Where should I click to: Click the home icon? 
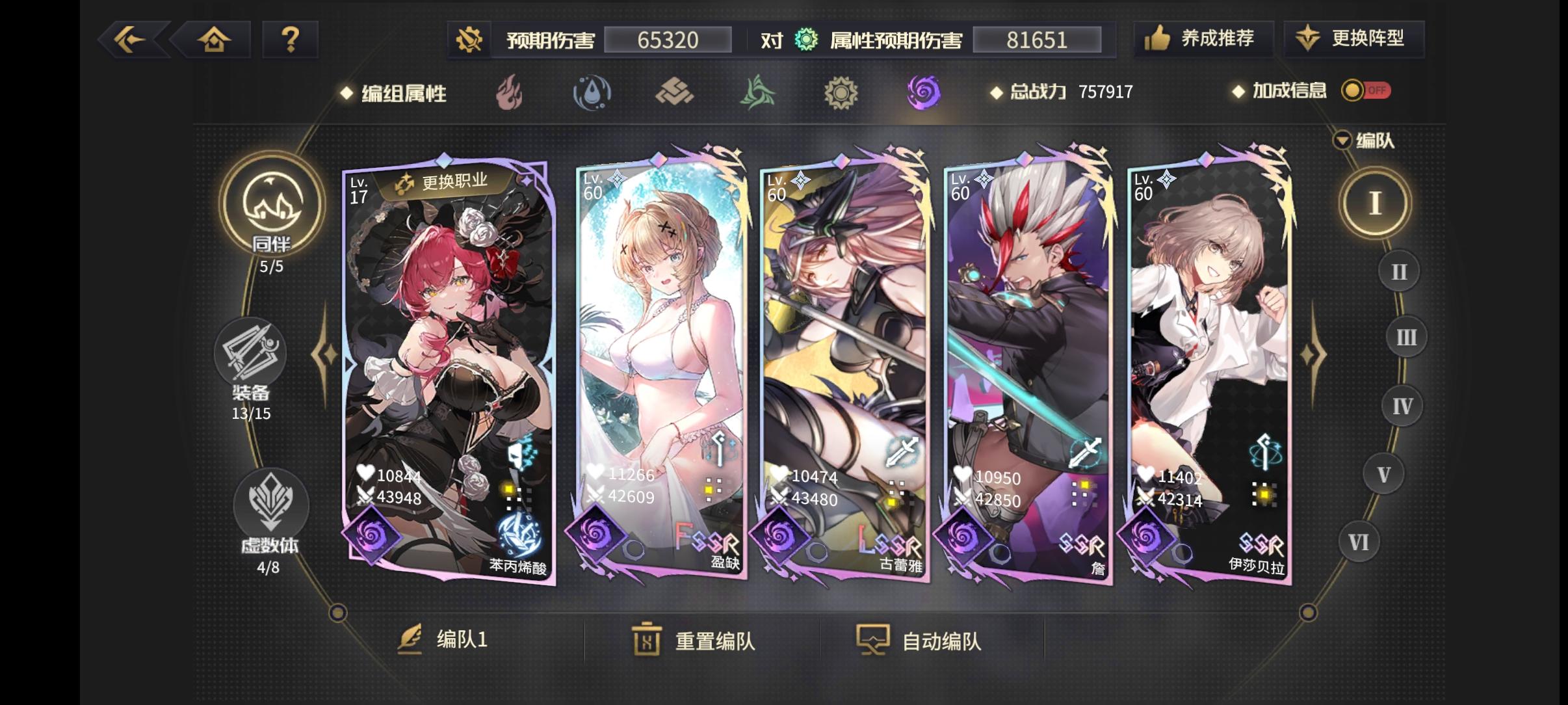click(x=215, y=39)
